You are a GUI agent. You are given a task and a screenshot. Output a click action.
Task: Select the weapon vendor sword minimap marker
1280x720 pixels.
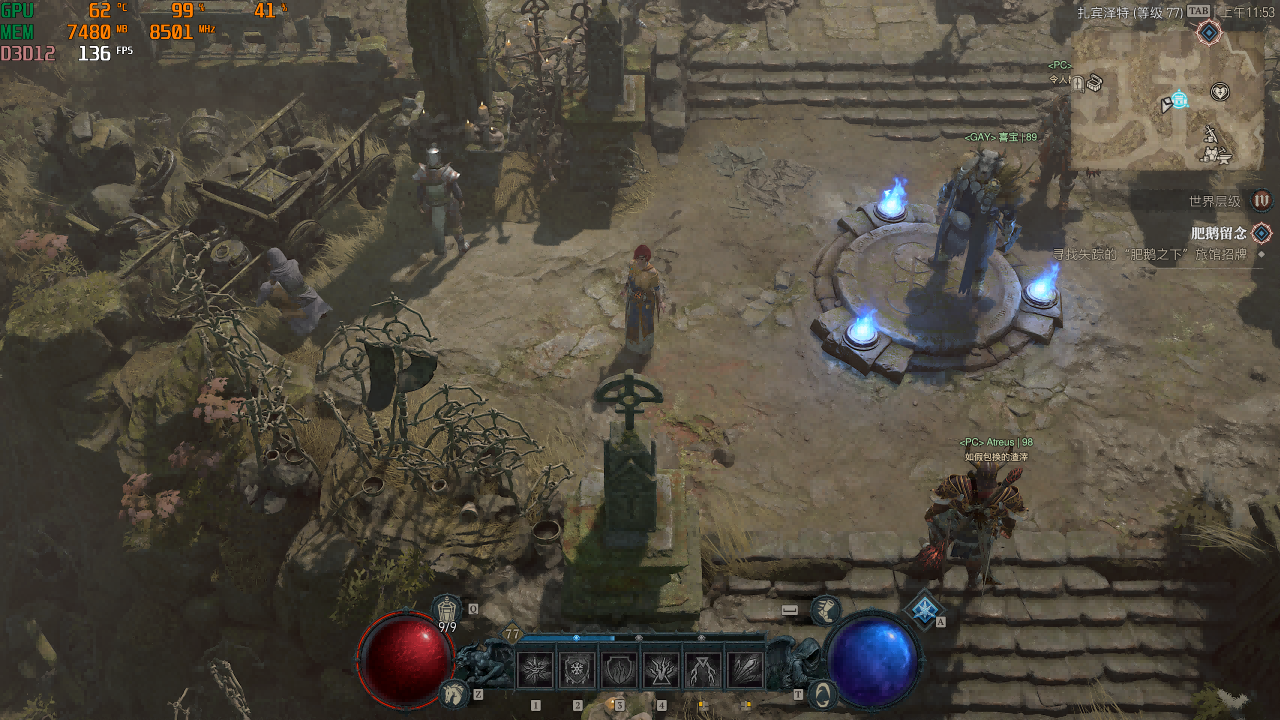pyautogui.click(x=1210, y=132)
